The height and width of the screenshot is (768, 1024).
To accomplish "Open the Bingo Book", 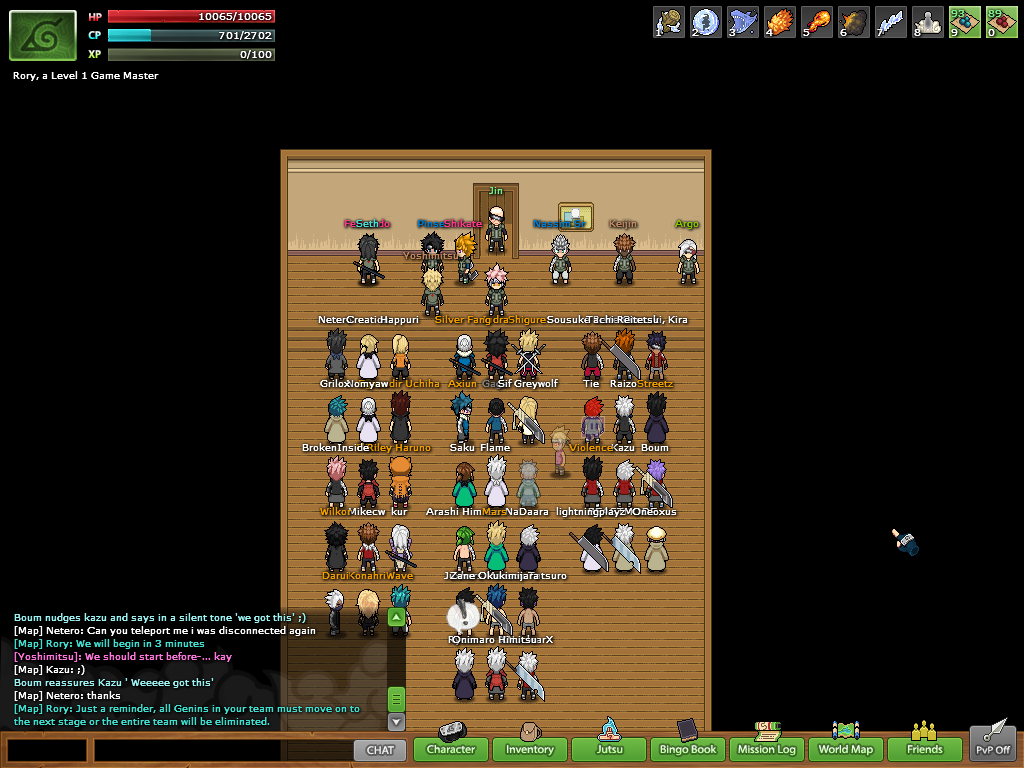I will pos(688,749).
